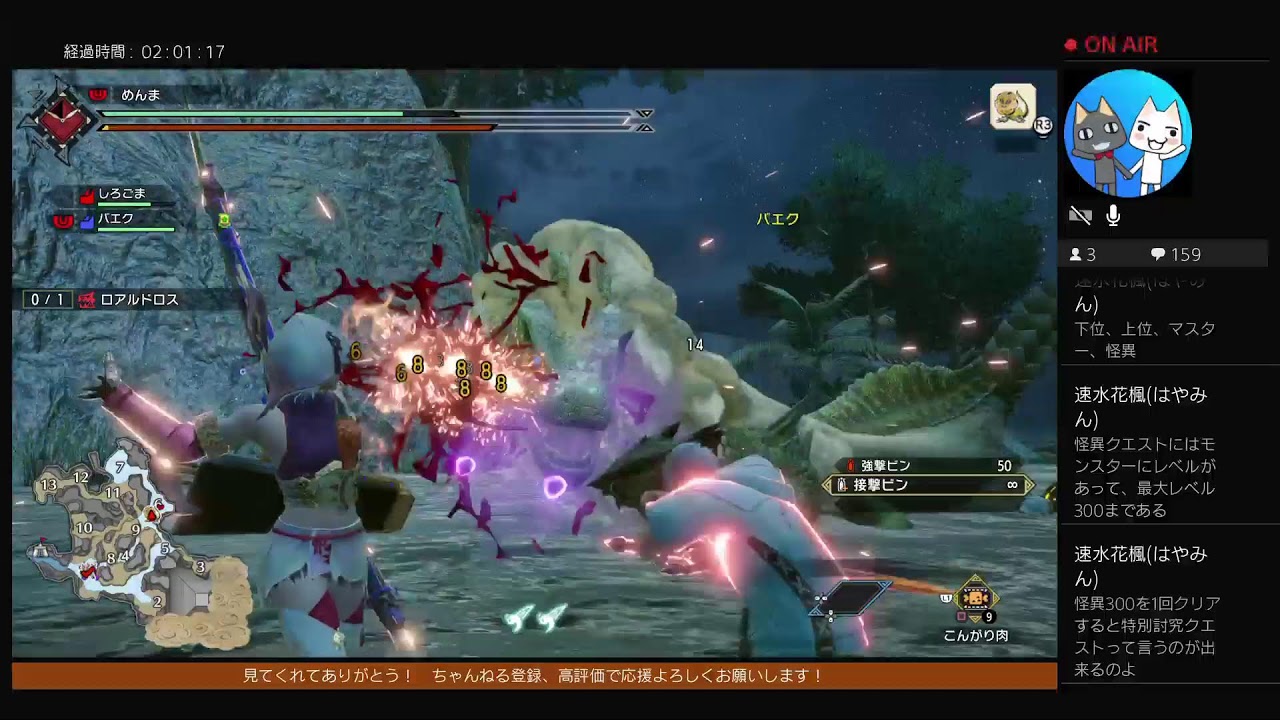Show the stream comment count

click(1175, 254)
